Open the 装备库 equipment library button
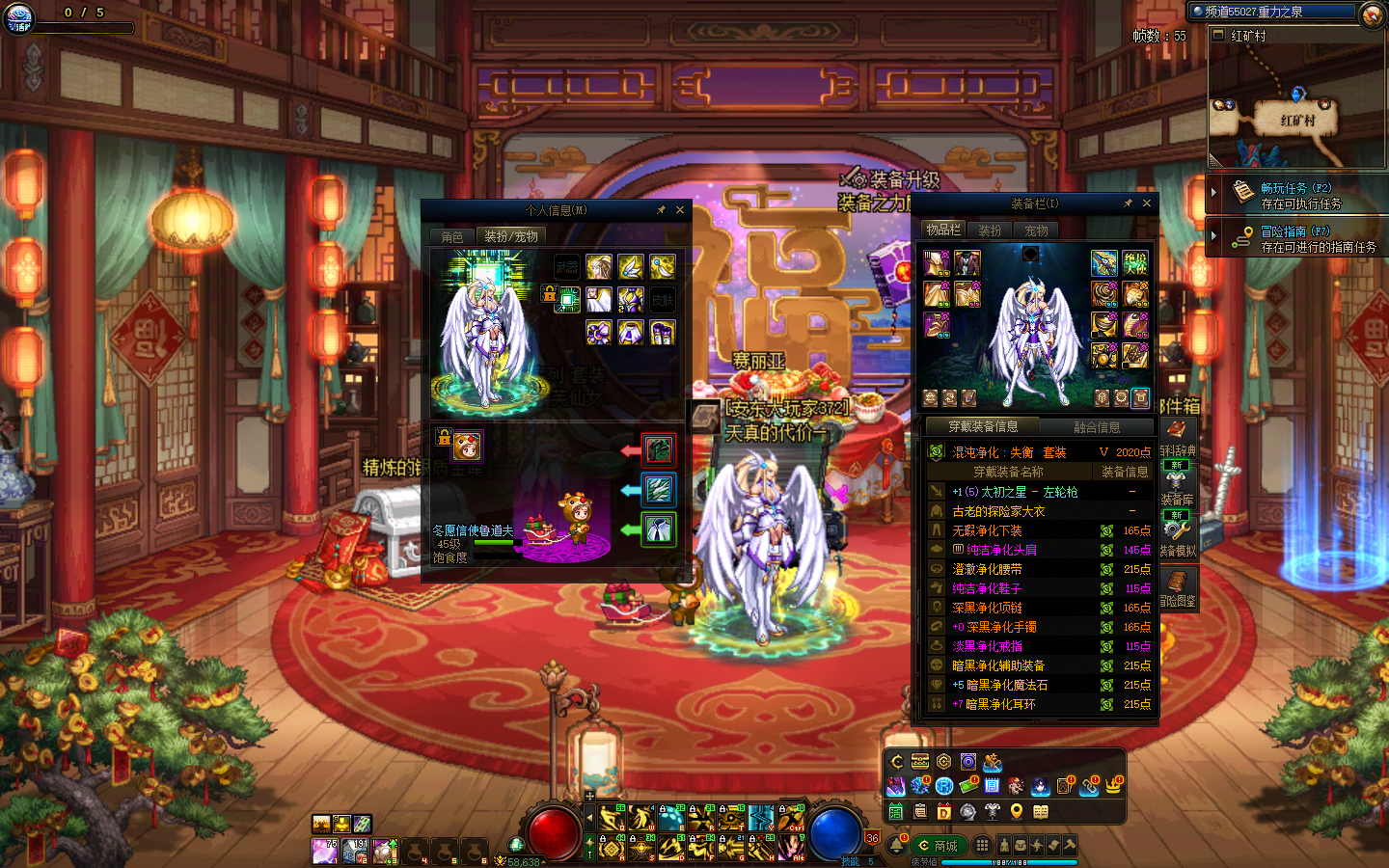Image resolution: width=1389 pixels, height=868 pixels. (x=1178, y=485)
